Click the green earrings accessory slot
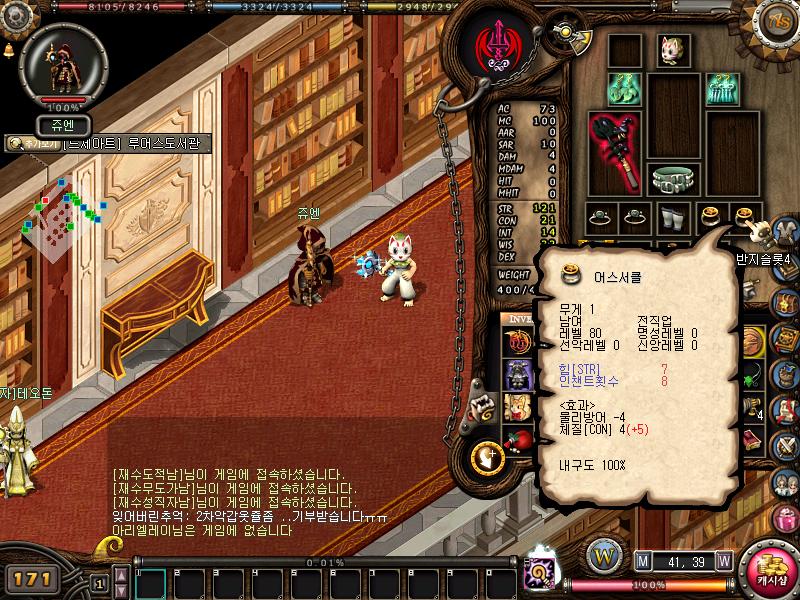Screen dimensions: 800x600 [x=623, y=89]
